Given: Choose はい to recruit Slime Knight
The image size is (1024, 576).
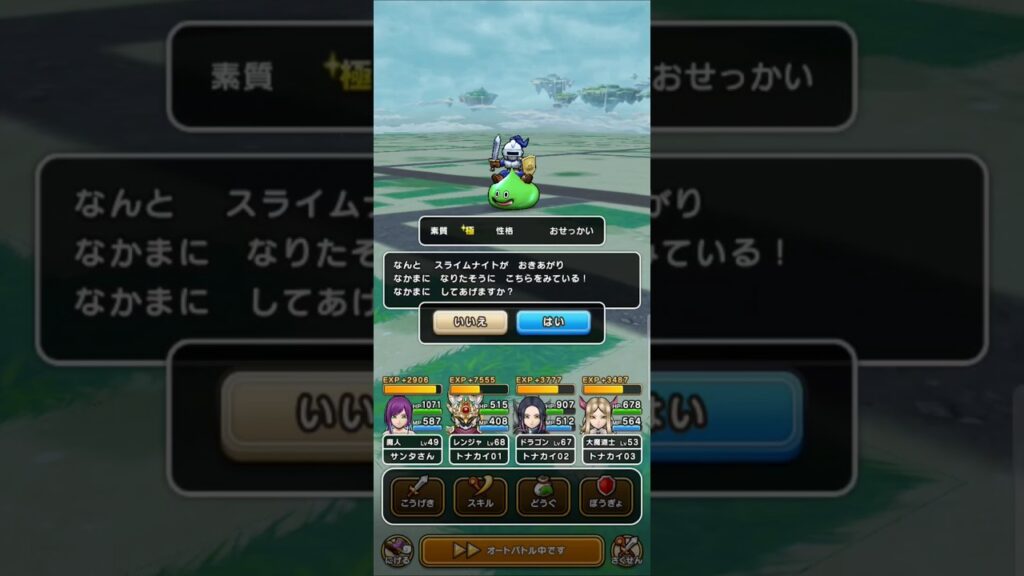Looking at the screenshot, I should pos(553,322).
